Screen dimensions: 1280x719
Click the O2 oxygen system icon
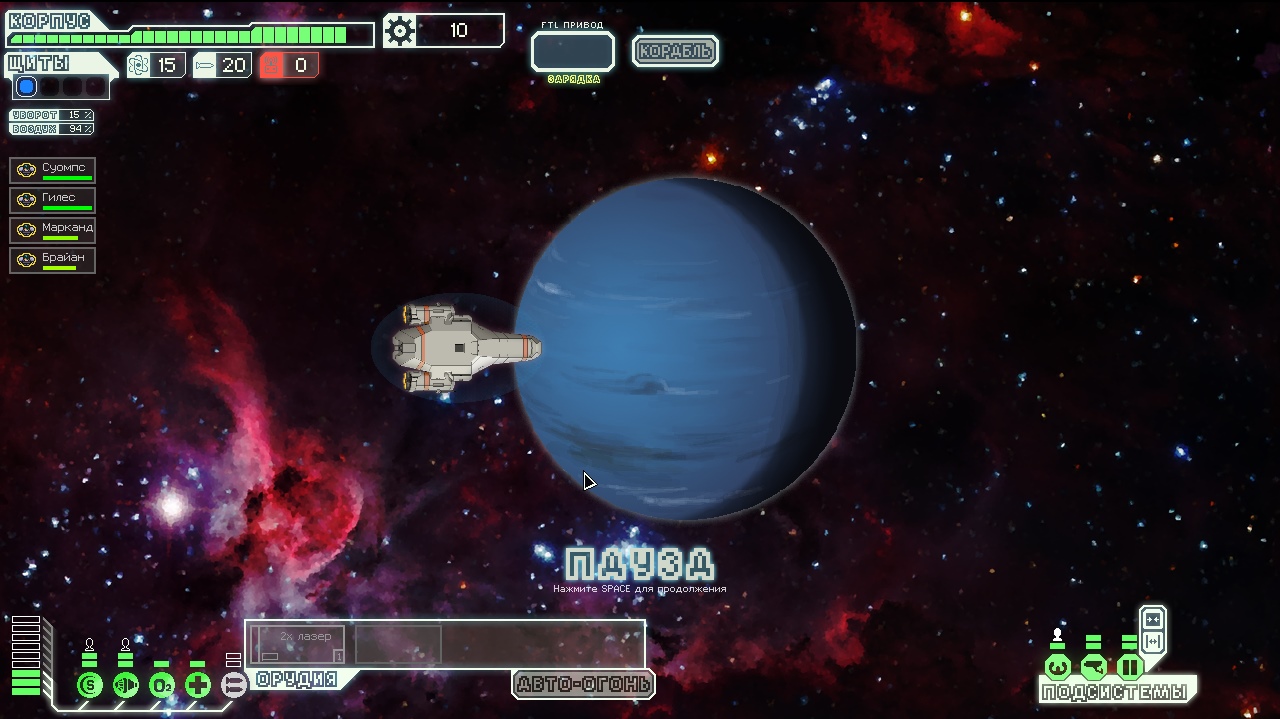[162, 685]
